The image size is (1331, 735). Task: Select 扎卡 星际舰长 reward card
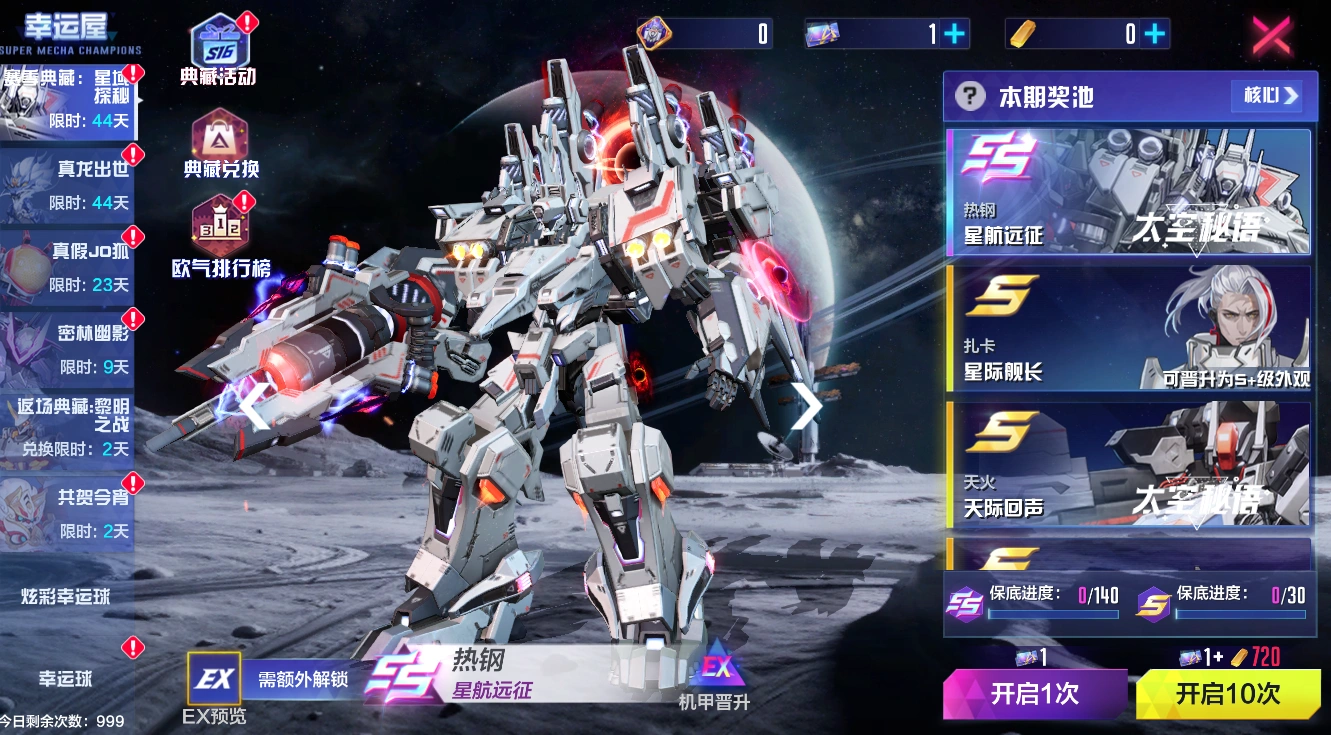(1127, 328)
